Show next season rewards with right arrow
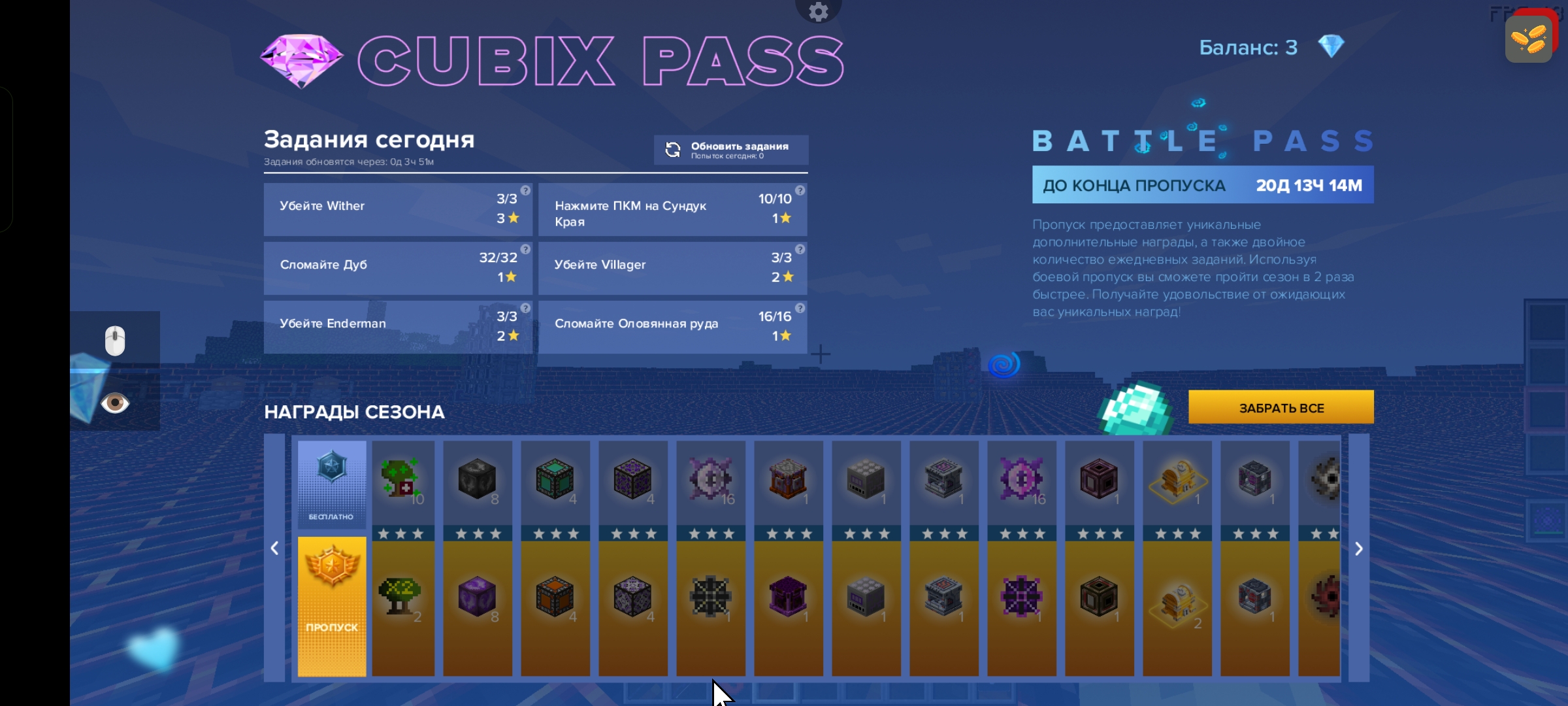 tap(1358, 549)
